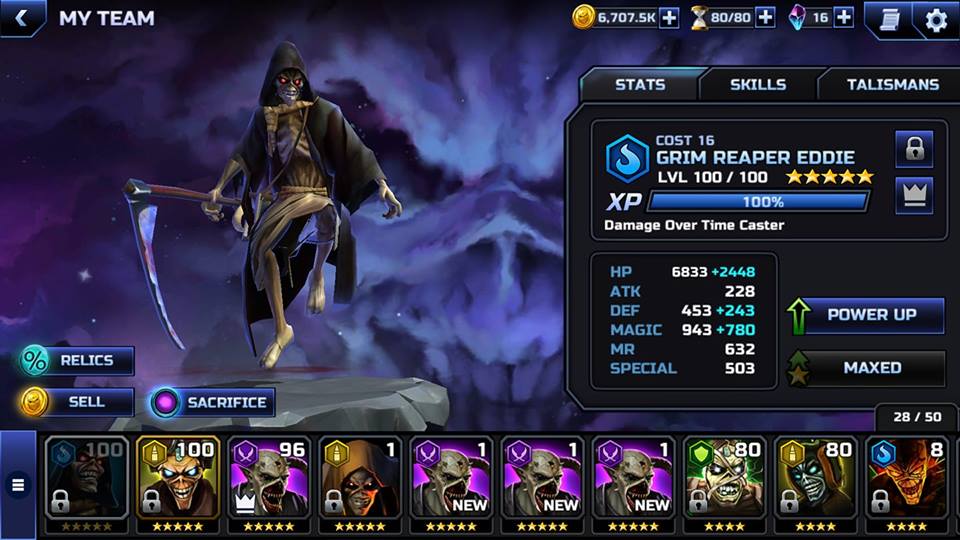
Task: Click the crown champion button
Action: point(914,196)
